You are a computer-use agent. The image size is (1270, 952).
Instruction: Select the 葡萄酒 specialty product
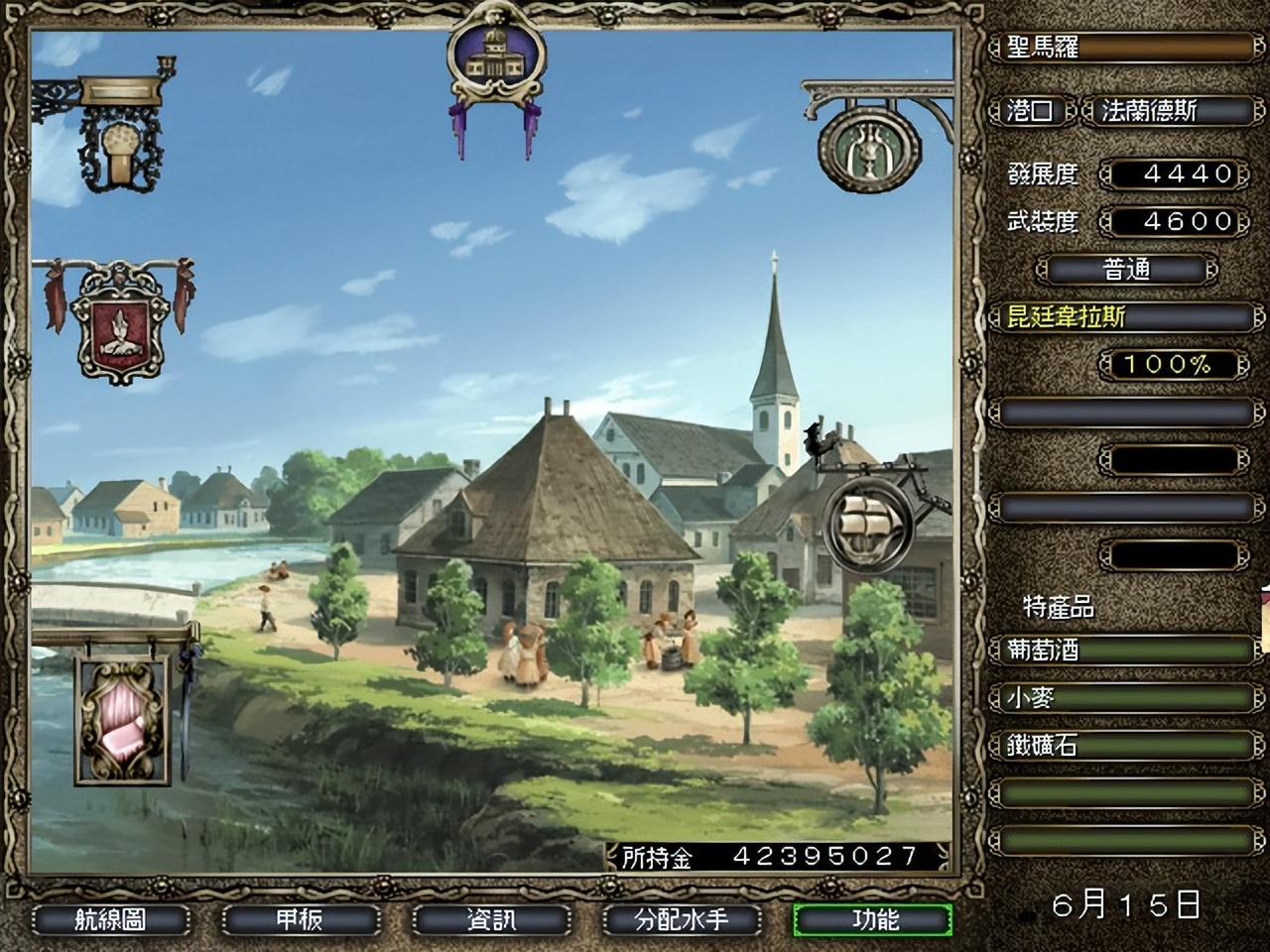pyautogui.click(x=1124, y=651)
